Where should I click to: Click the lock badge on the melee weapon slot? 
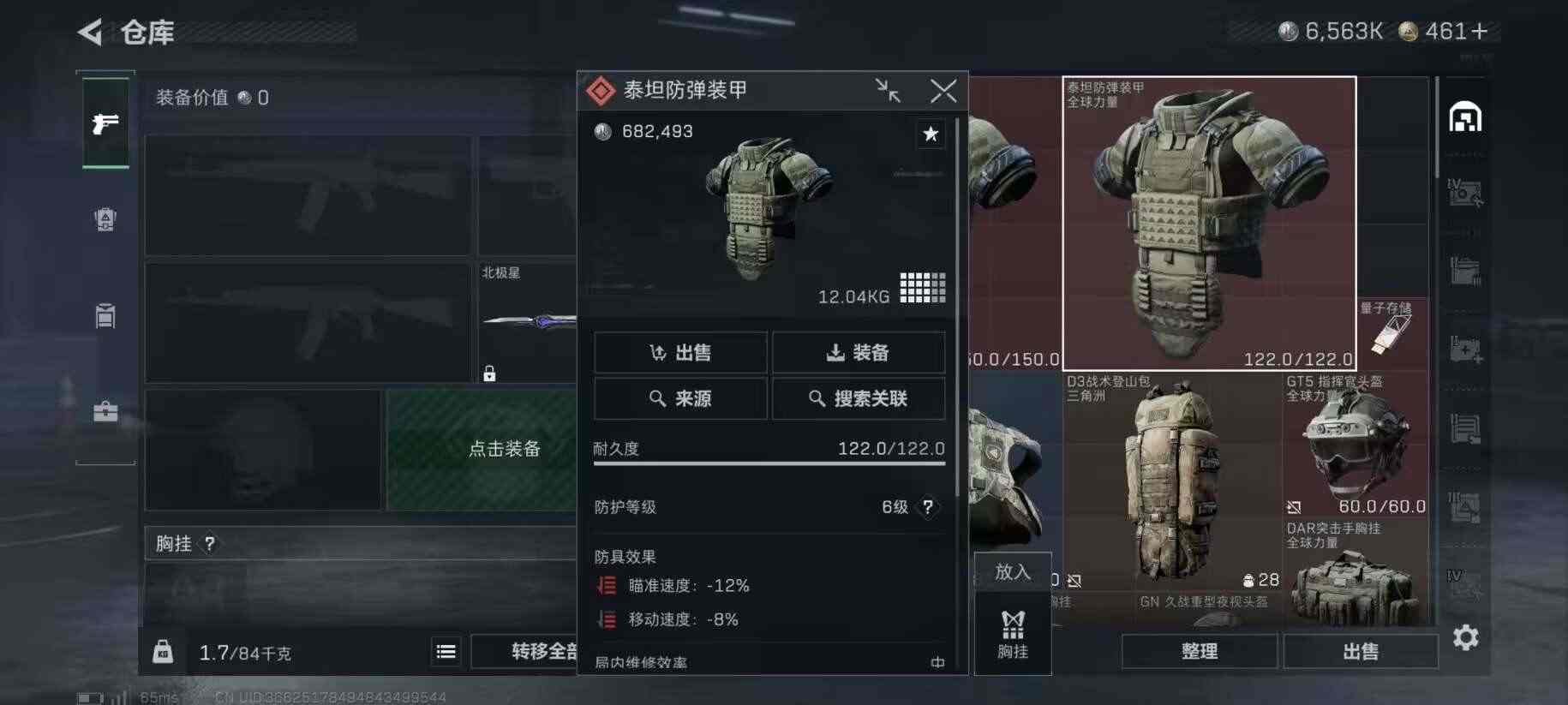pos(488,374)
